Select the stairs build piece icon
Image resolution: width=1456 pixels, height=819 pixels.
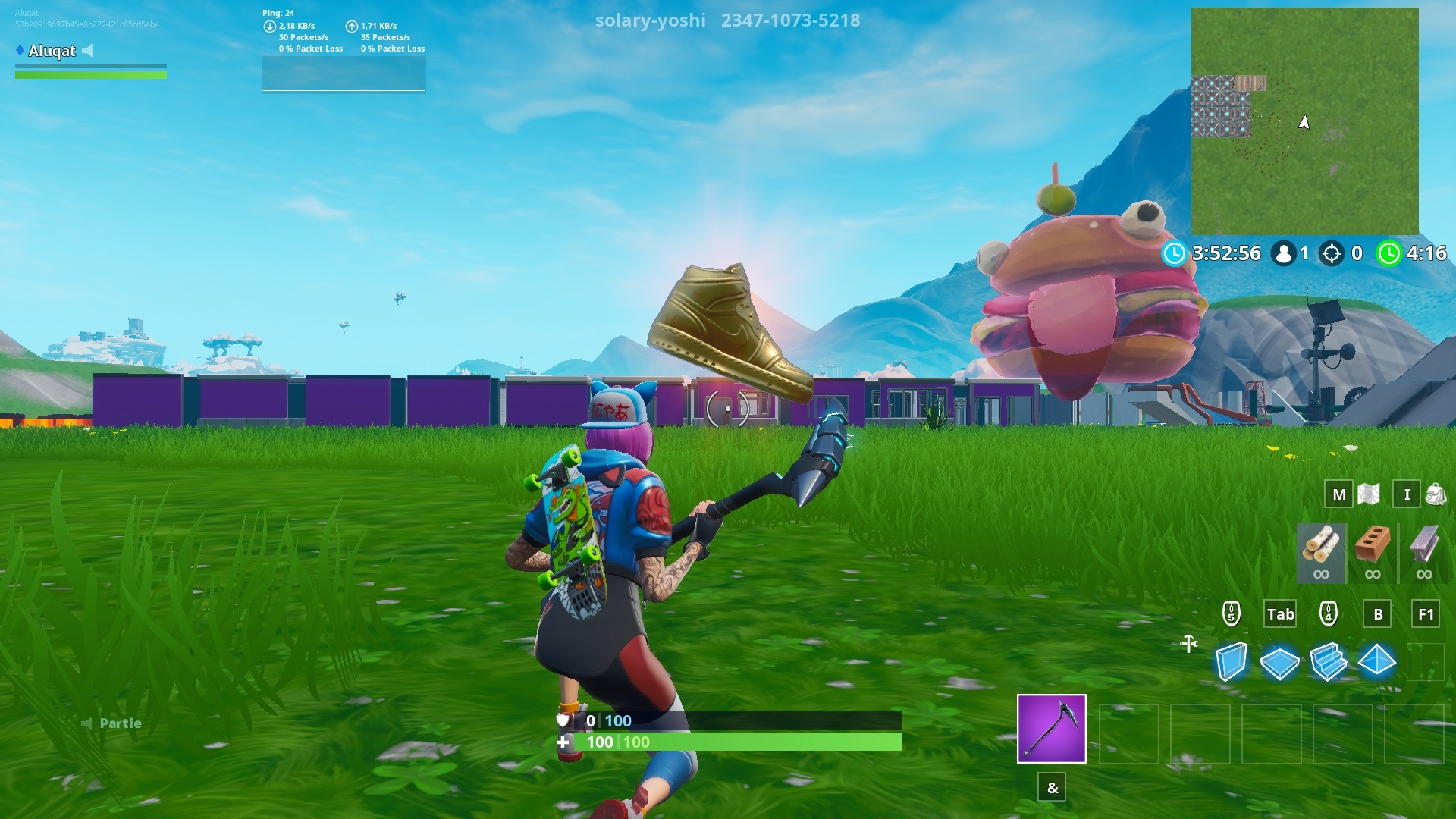[x=1328, y=661]
